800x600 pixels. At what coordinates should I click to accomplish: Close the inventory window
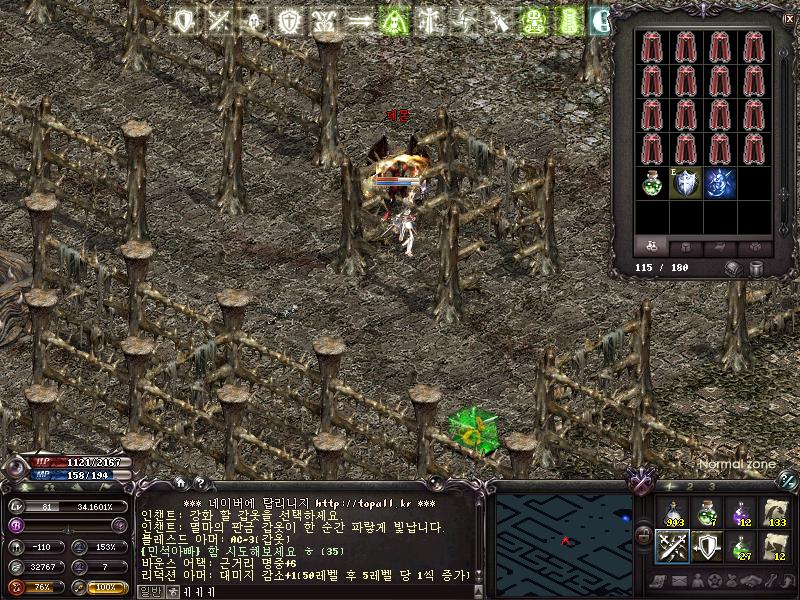(789, 17)
